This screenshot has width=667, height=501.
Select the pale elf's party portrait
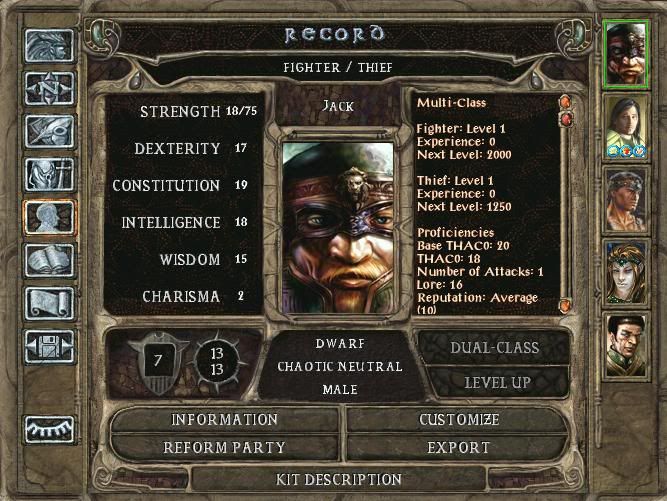(x=627, y=271)
